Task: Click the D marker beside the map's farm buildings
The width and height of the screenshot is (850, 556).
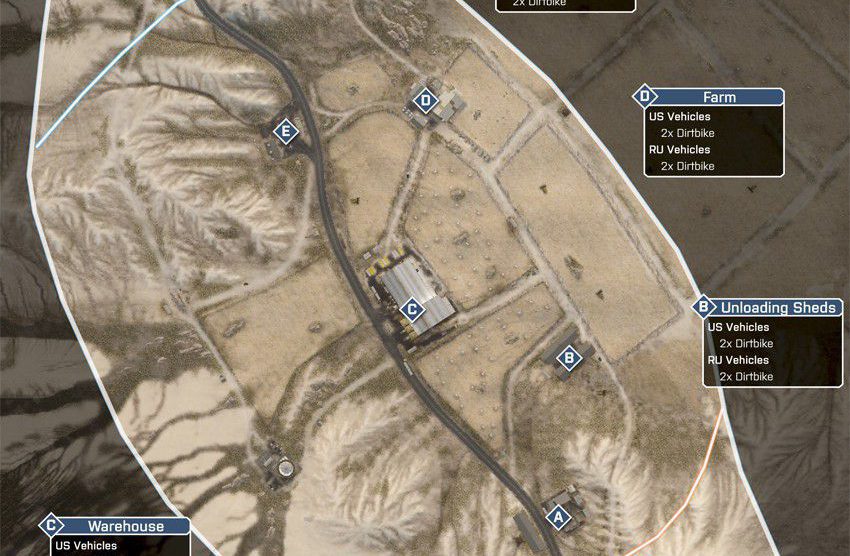Action: (x=426, y=100)
